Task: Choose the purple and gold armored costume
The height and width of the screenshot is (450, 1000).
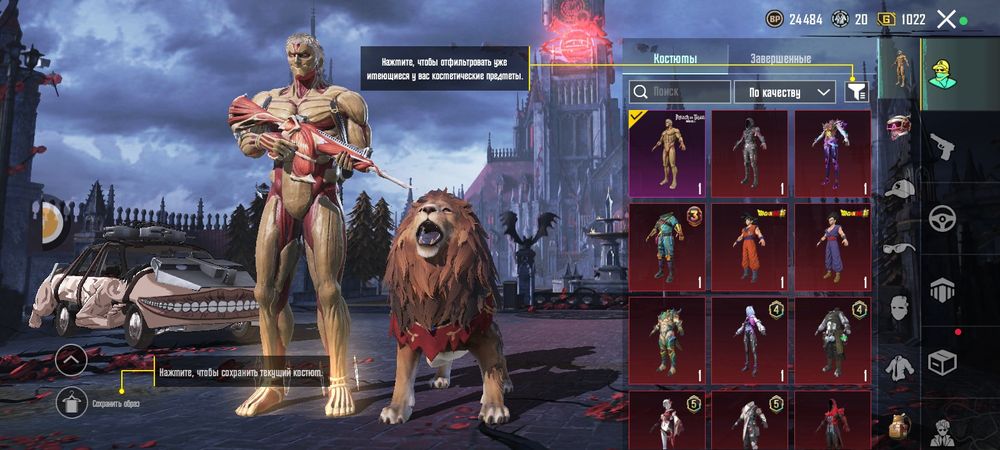Action: pyautogui.click(x=832, y=153)
